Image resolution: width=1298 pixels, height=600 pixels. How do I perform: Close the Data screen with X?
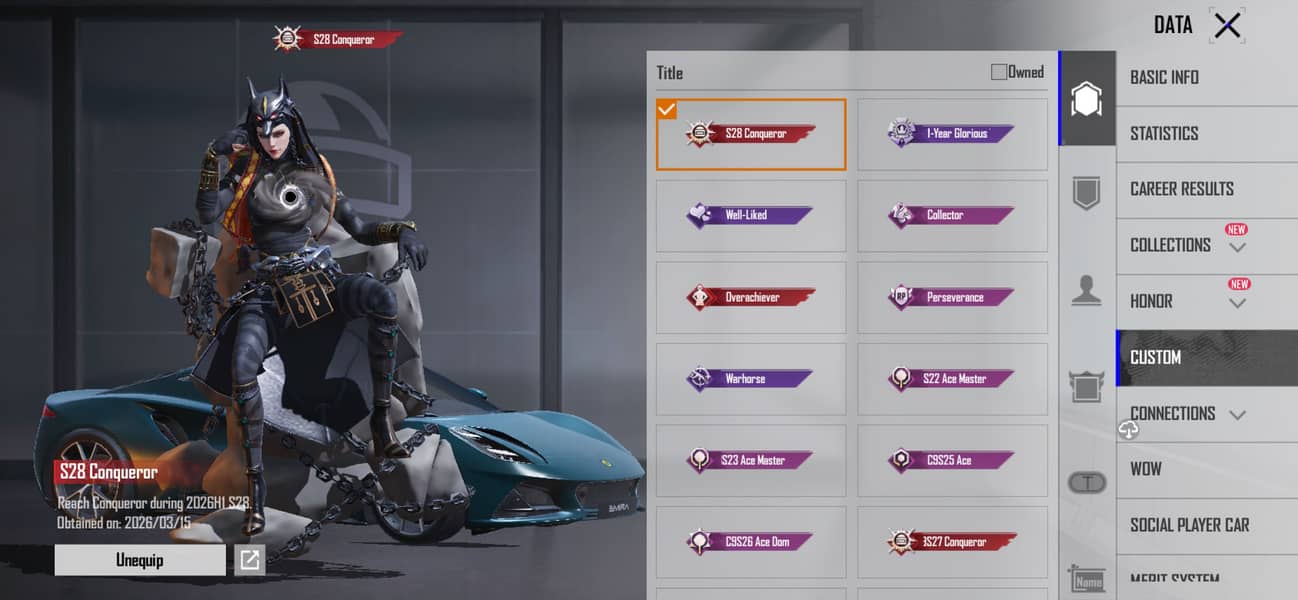click(x=1227, y=26)
